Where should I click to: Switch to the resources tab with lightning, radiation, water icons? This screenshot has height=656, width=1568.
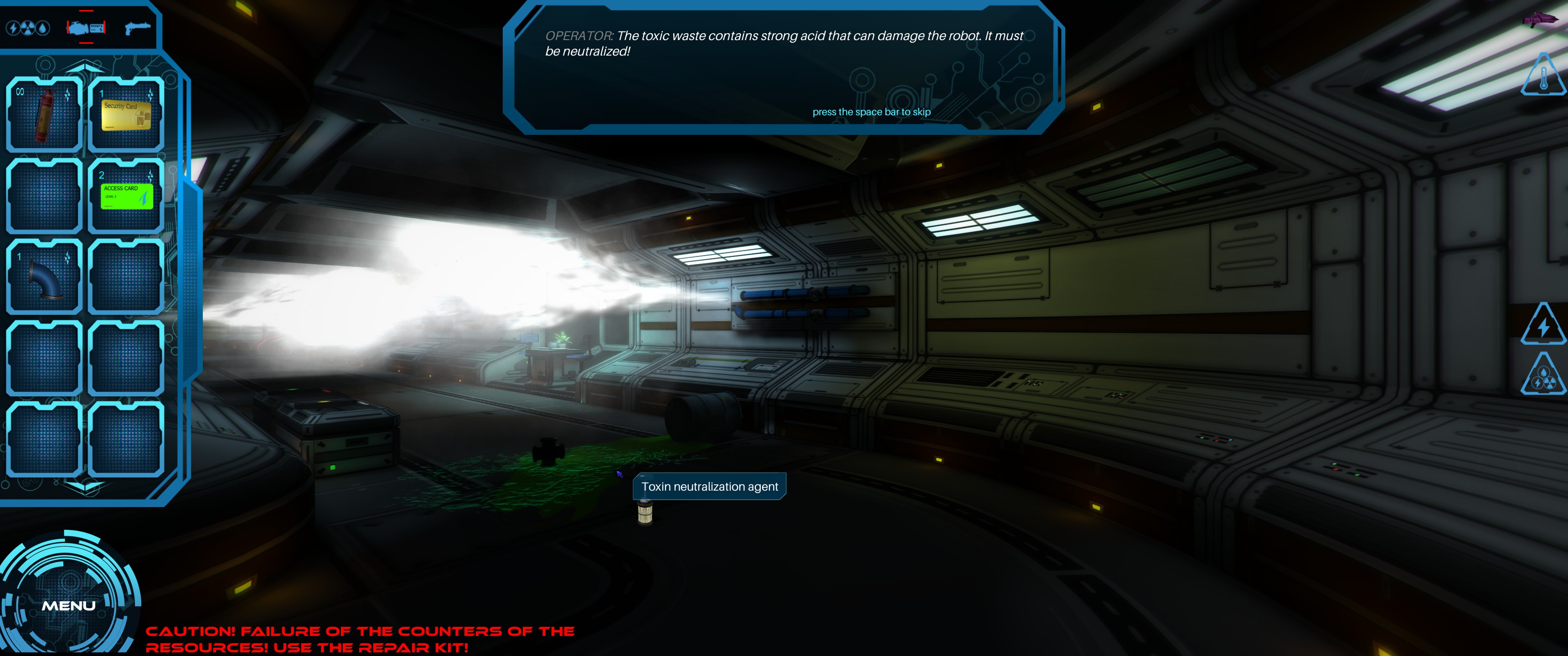pos(27,28)
